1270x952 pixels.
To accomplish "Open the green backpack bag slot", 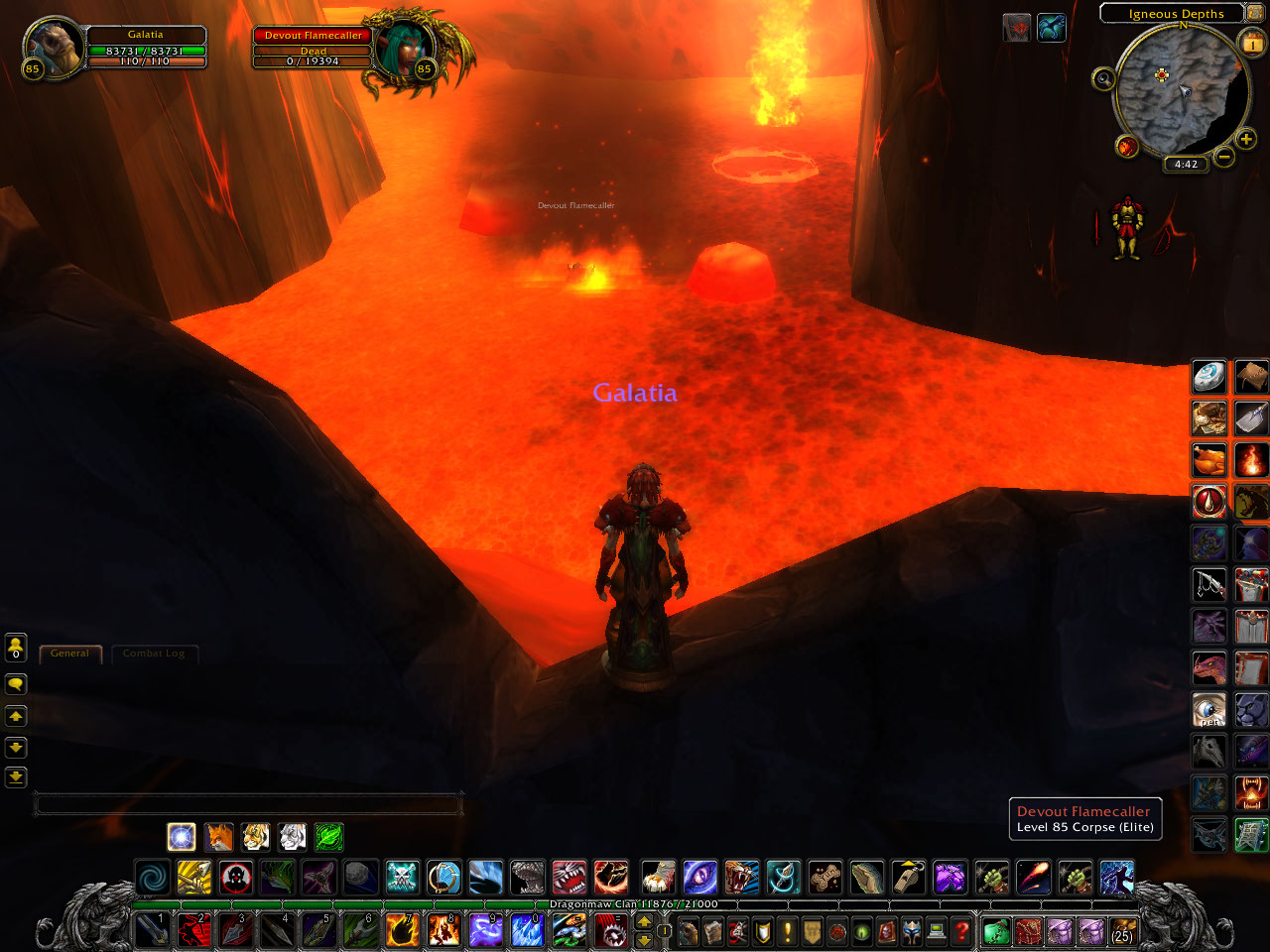I will tap(995, 932).
